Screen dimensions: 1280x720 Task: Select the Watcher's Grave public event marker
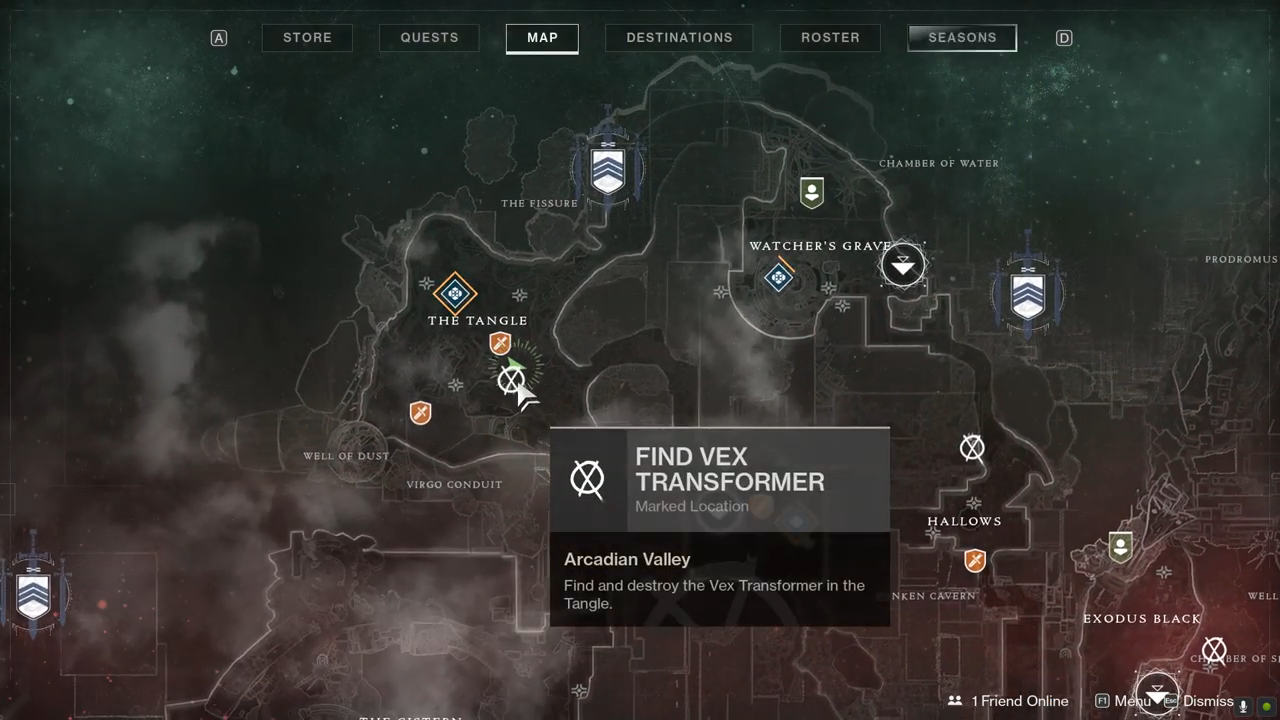779,277
